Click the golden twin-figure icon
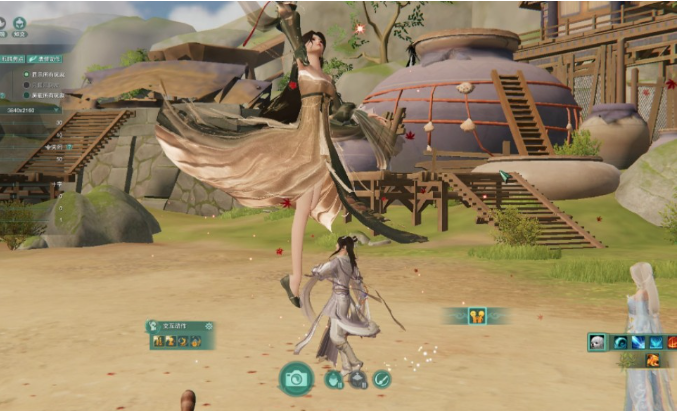 tap(476, 316)
